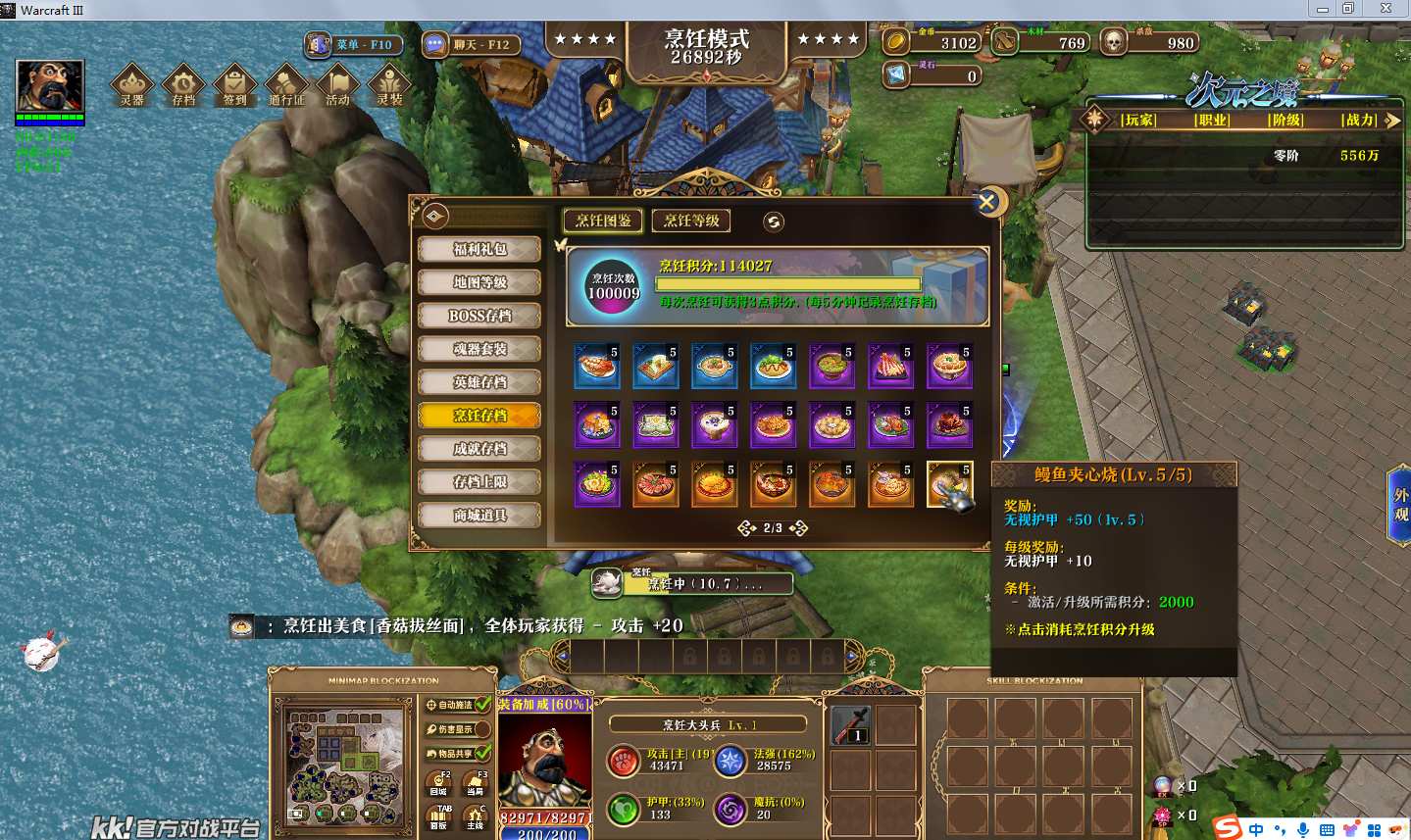Enable the 伤害显示 option
The height and width of the screenshot is (840, 1411).
coord(482,729)
